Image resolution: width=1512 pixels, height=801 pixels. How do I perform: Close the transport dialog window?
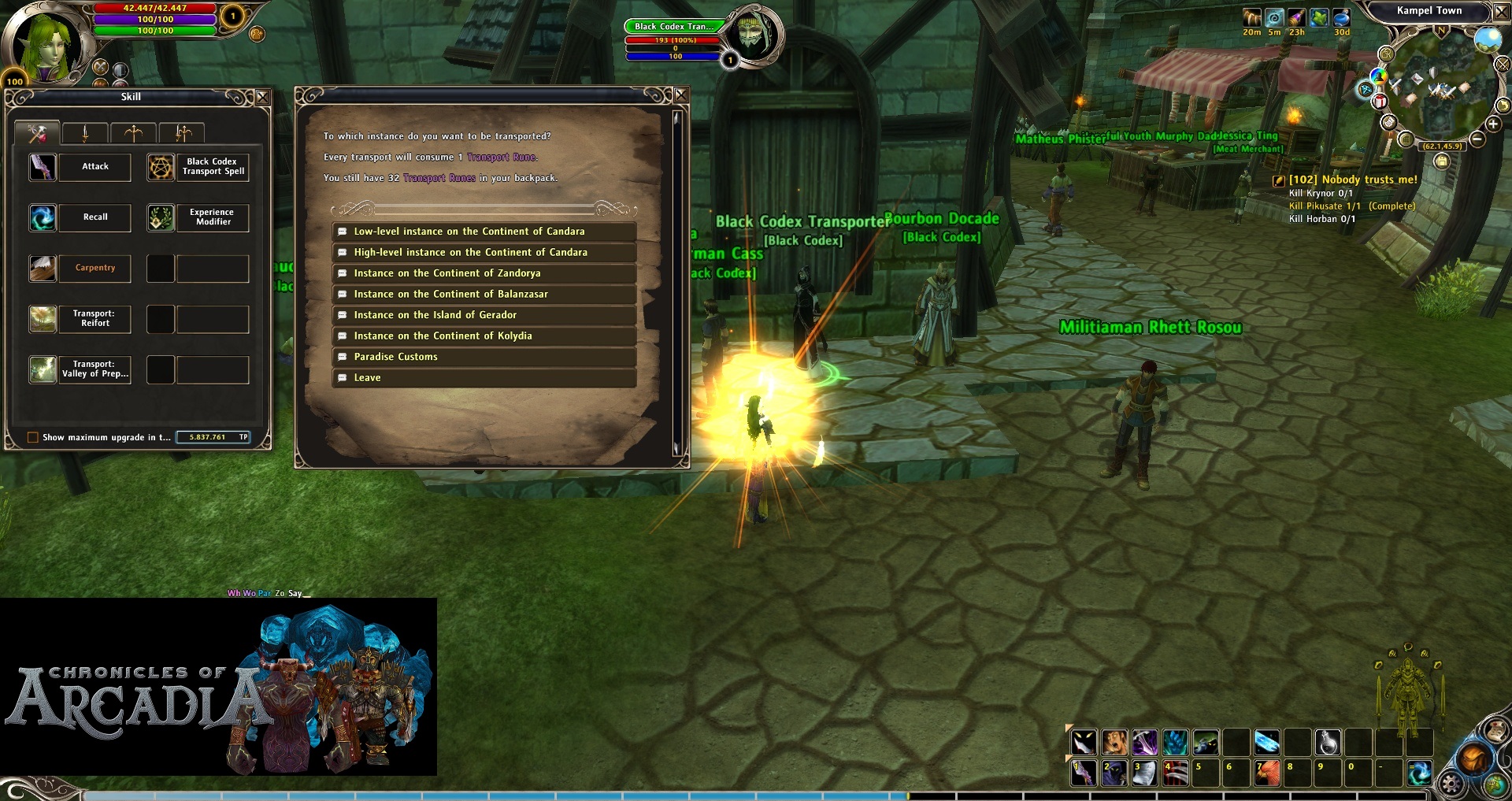pos(681,95)
